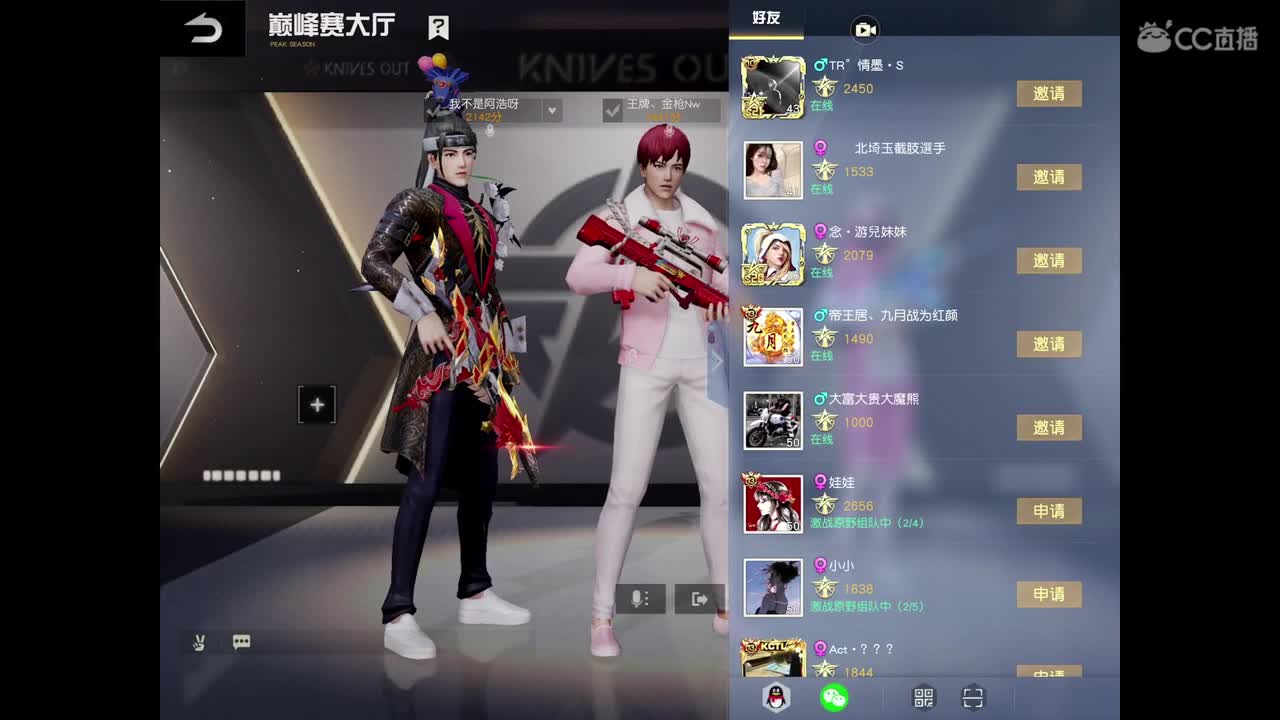Invite TR°情墨·S with the 邀请 button

pos(1050,93)
